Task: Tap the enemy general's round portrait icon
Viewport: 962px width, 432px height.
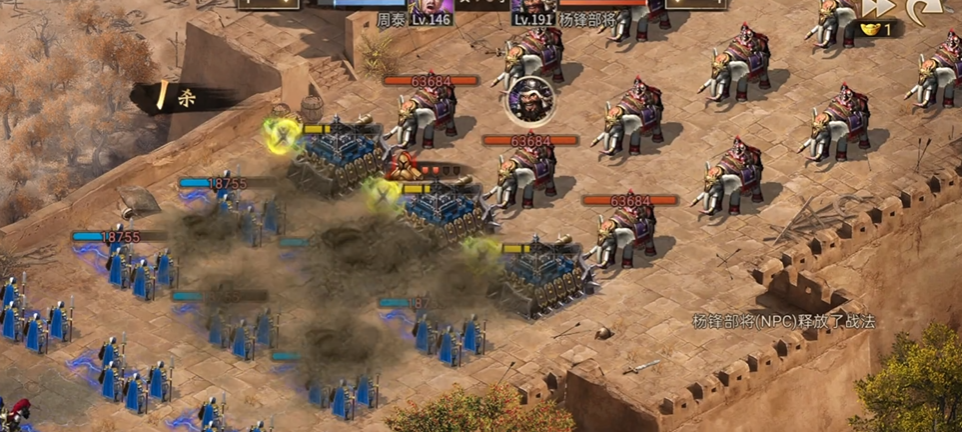Action: pyautogui.click(x=528, y=98)
